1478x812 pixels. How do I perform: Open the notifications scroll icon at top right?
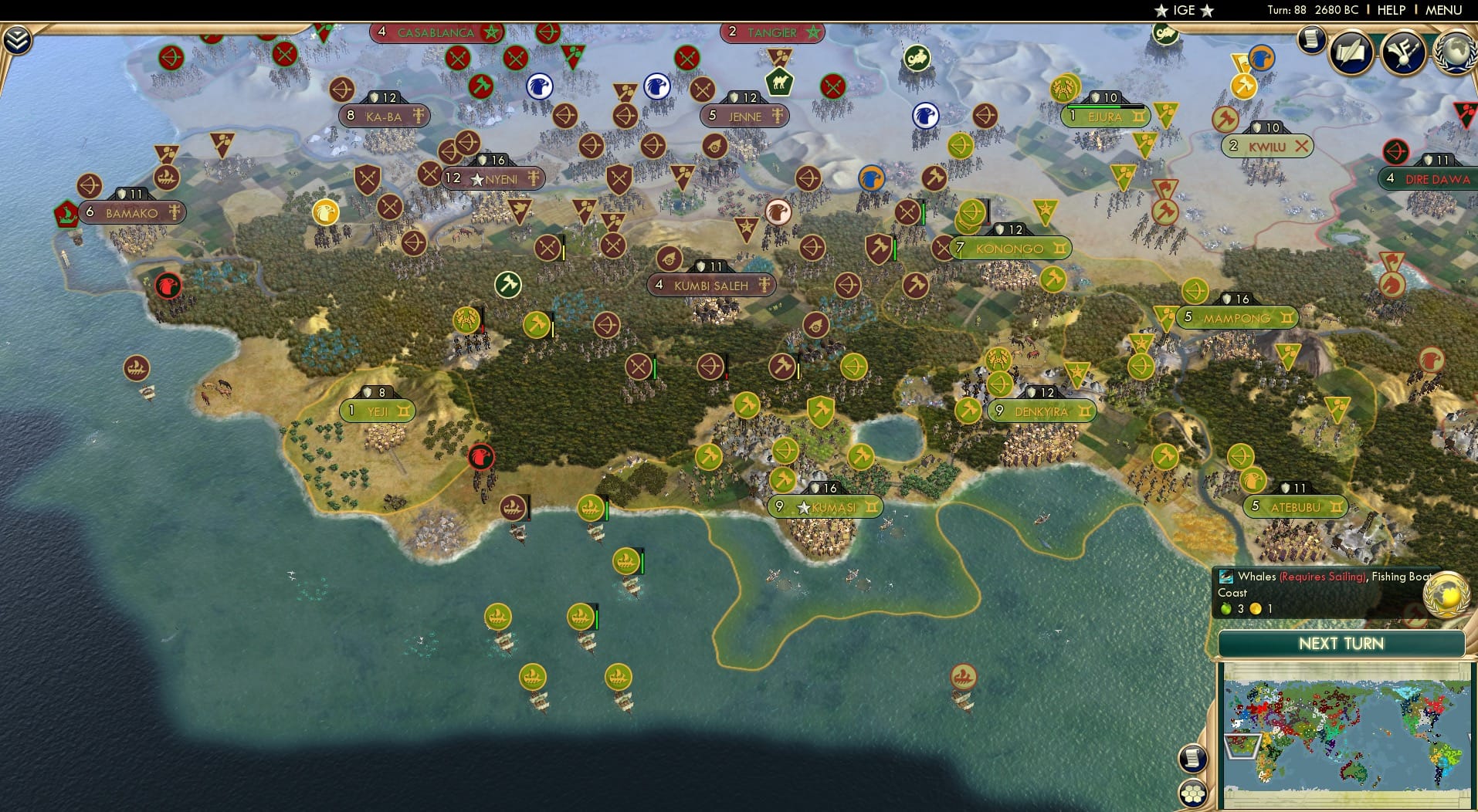click(1310, 42)
